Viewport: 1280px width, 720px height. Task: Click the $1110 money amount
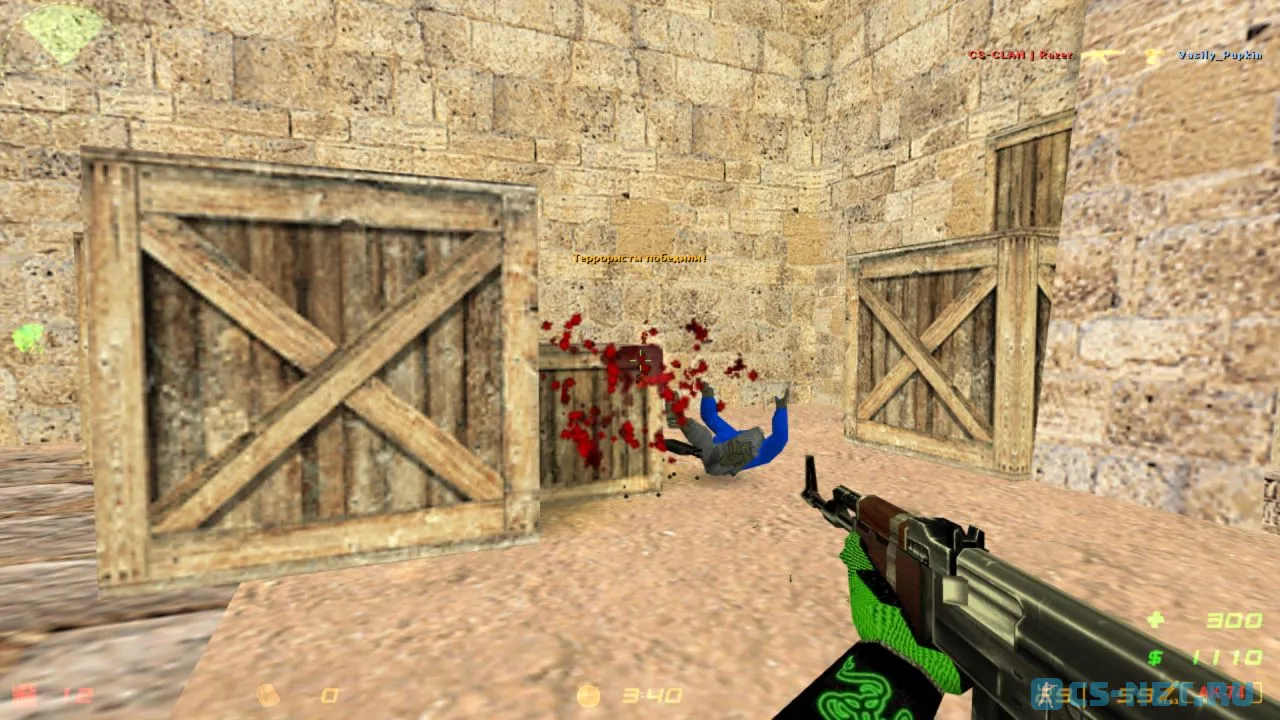(x=1227, y=655)
